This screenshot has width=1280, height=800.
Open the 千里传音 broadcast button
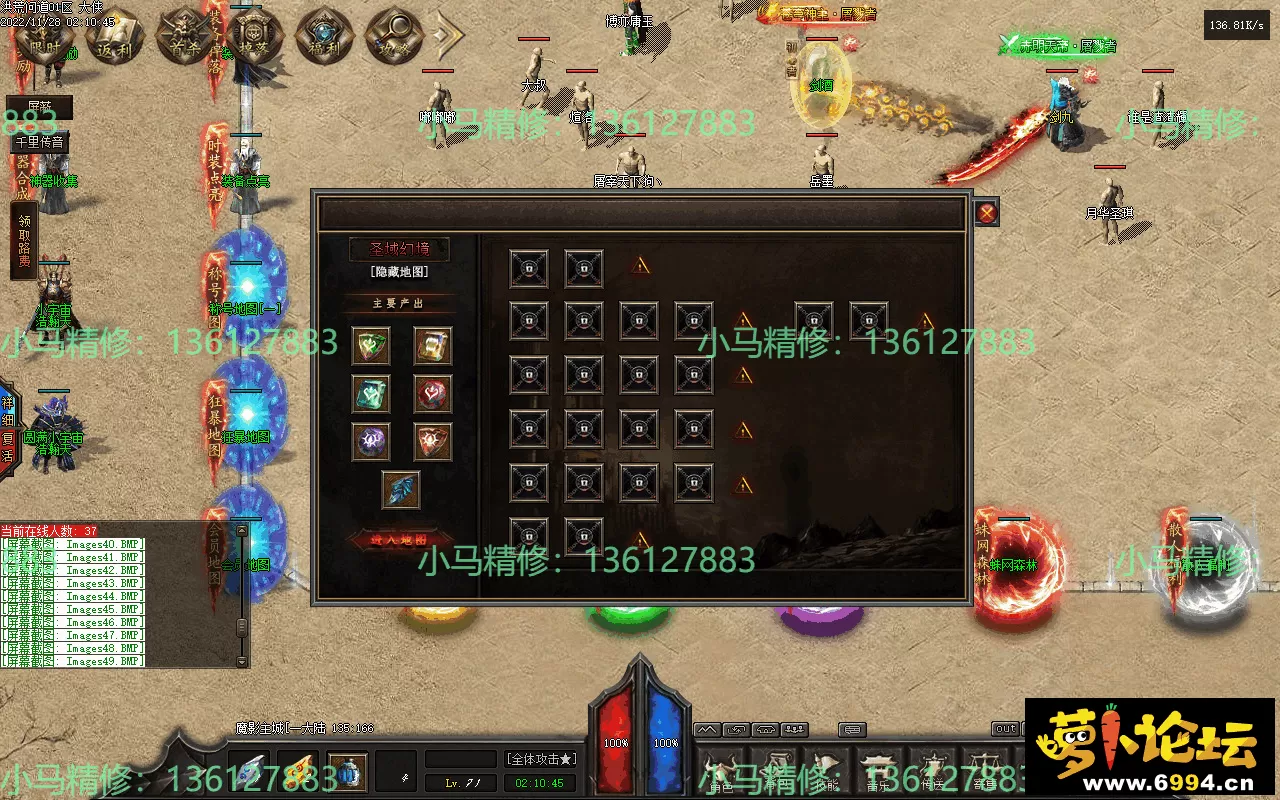[x=40, y=142]
